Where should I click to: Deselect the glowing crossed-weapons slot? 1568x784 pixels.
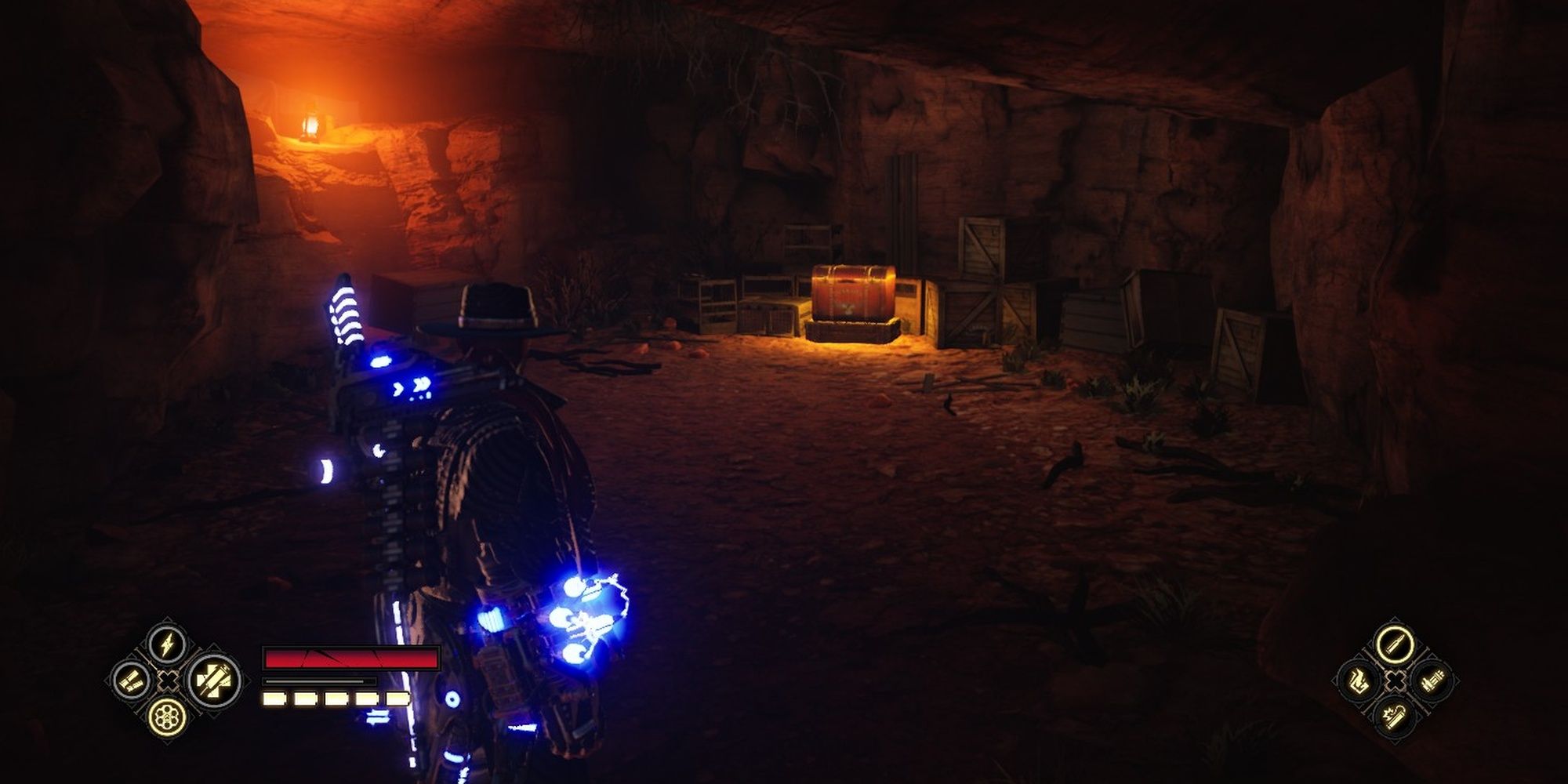point(213,681)
